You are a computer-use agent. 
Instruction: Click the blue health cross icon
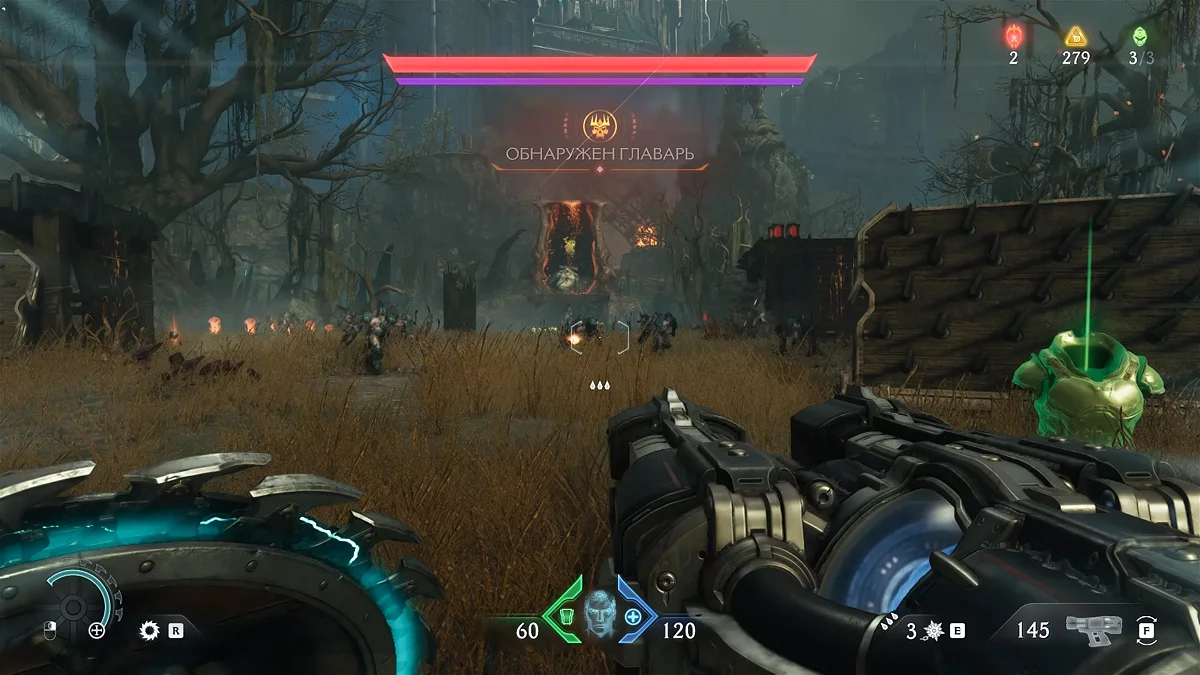633,616
